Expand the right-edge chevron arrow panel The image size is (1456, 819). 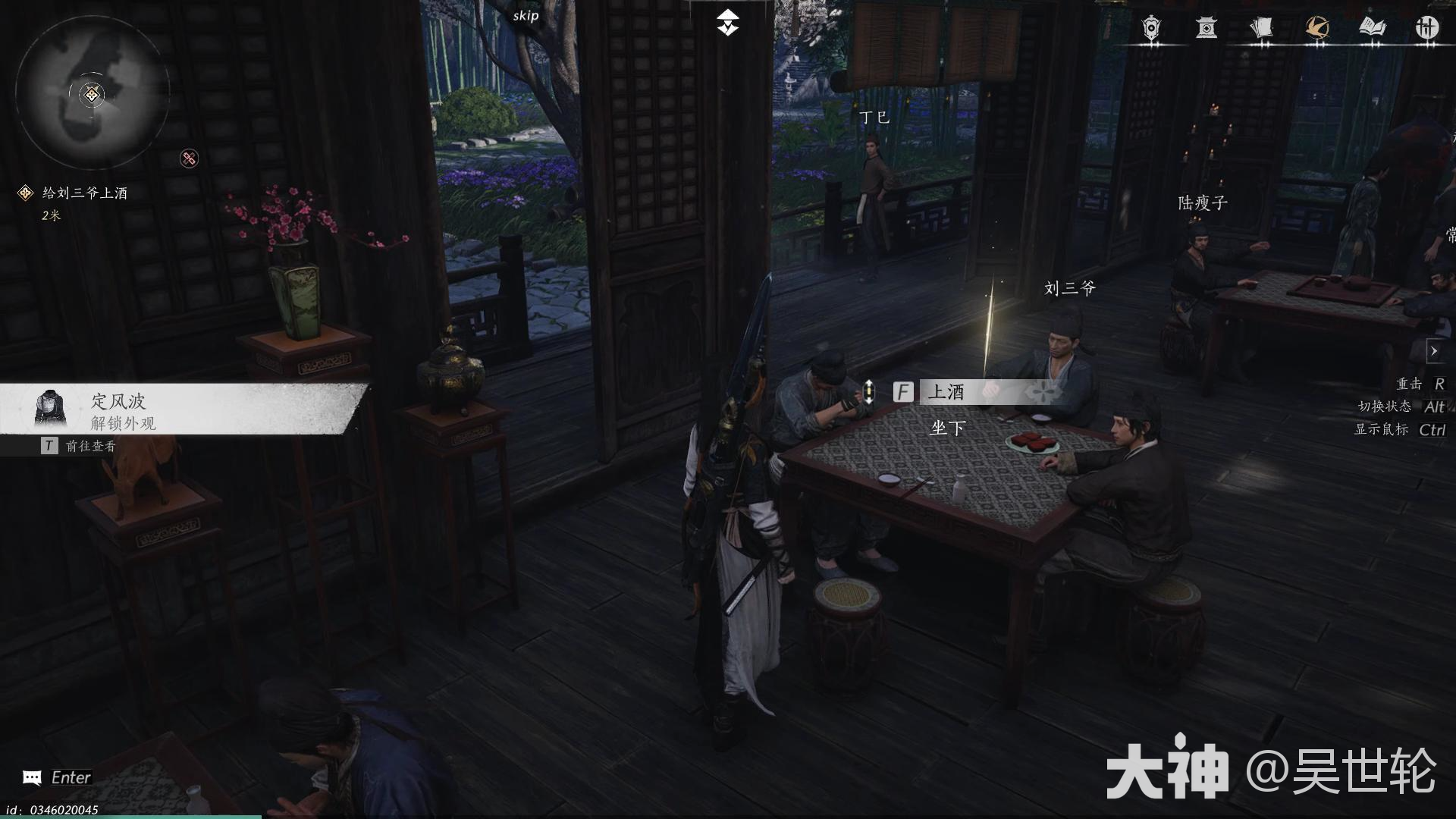(1436, 350)
